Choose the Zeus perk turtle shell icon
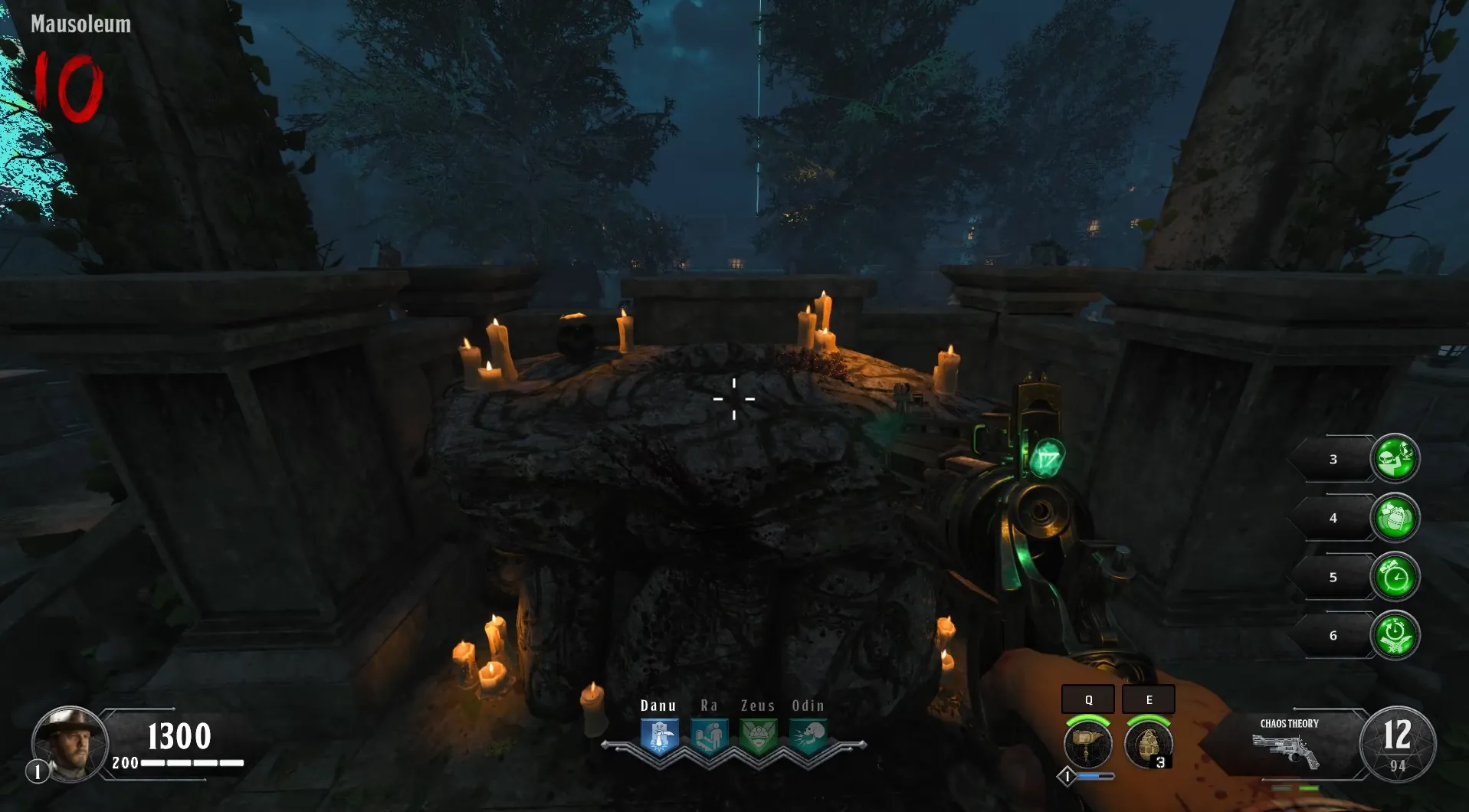The height and width of the screenshot is (812, 1469). pos(759,737)
